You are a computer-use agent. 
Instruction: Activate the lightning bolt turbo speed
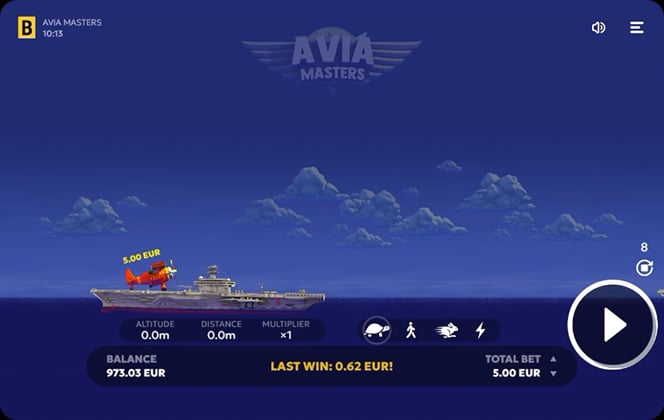480,330
